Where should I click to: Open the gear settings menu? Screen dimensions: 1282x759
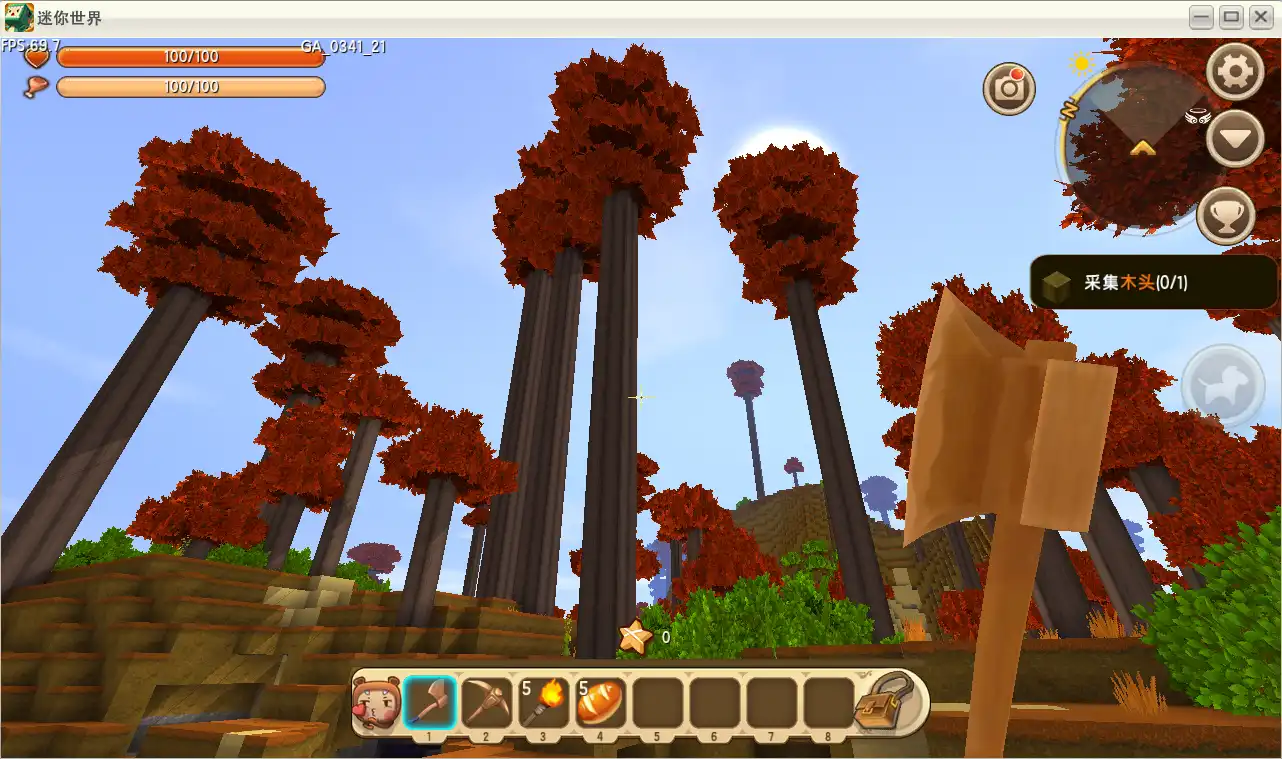click(1235, 72)
